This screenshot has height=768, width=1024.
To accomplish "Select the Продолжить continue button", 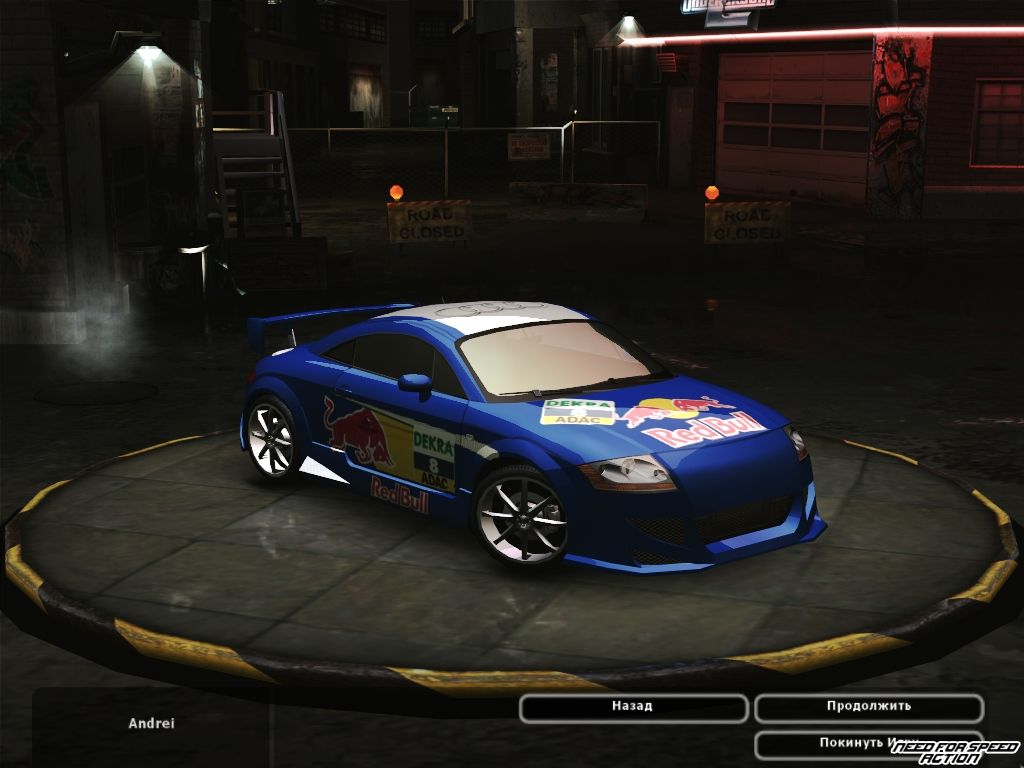I will coord(868,707).
